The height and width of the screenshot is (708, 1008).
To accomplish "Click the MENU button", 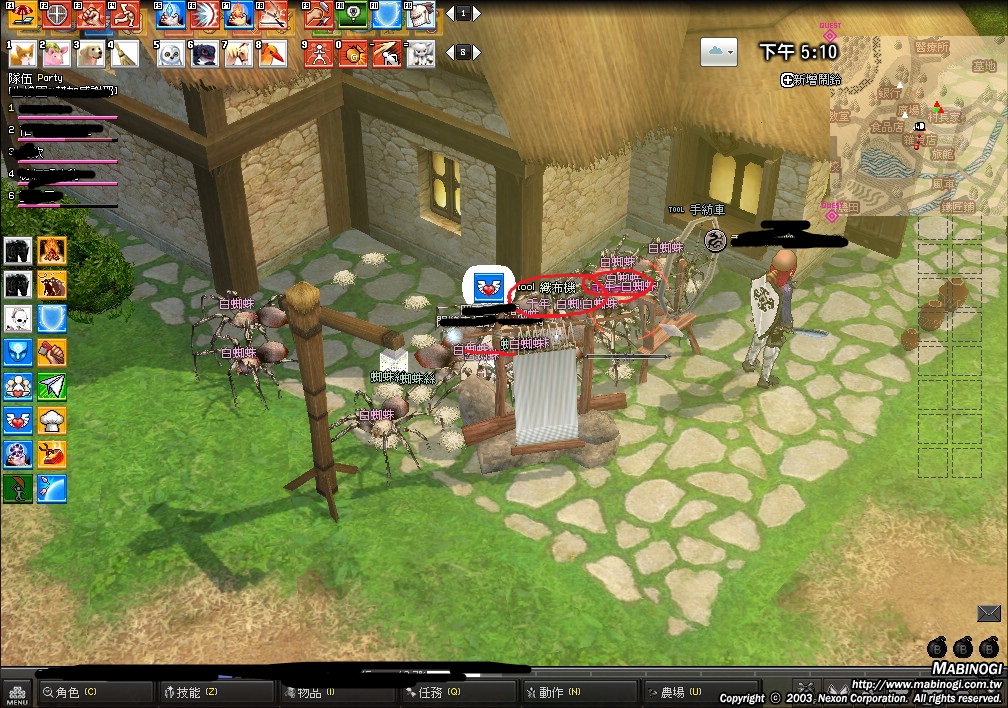I will [x=17, y=692].
